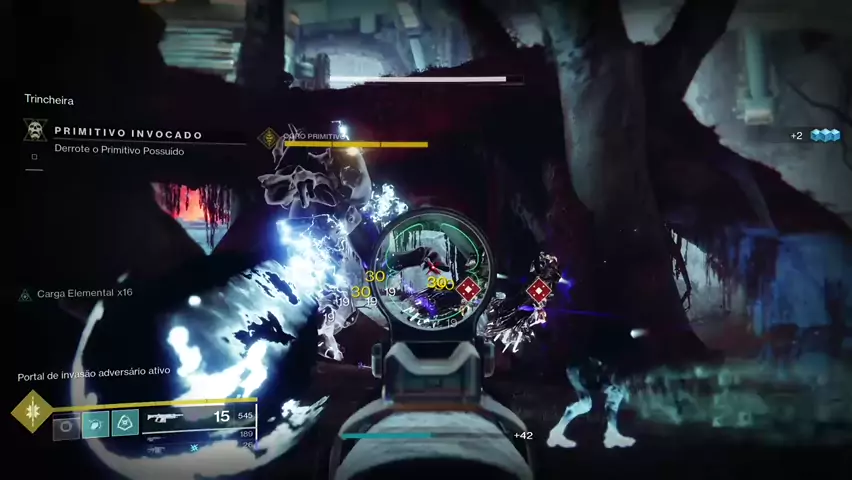Viewport: 852px width, 480px height.
Task: Click the Primitive boss emblem icon
Action: pos(268,137)
